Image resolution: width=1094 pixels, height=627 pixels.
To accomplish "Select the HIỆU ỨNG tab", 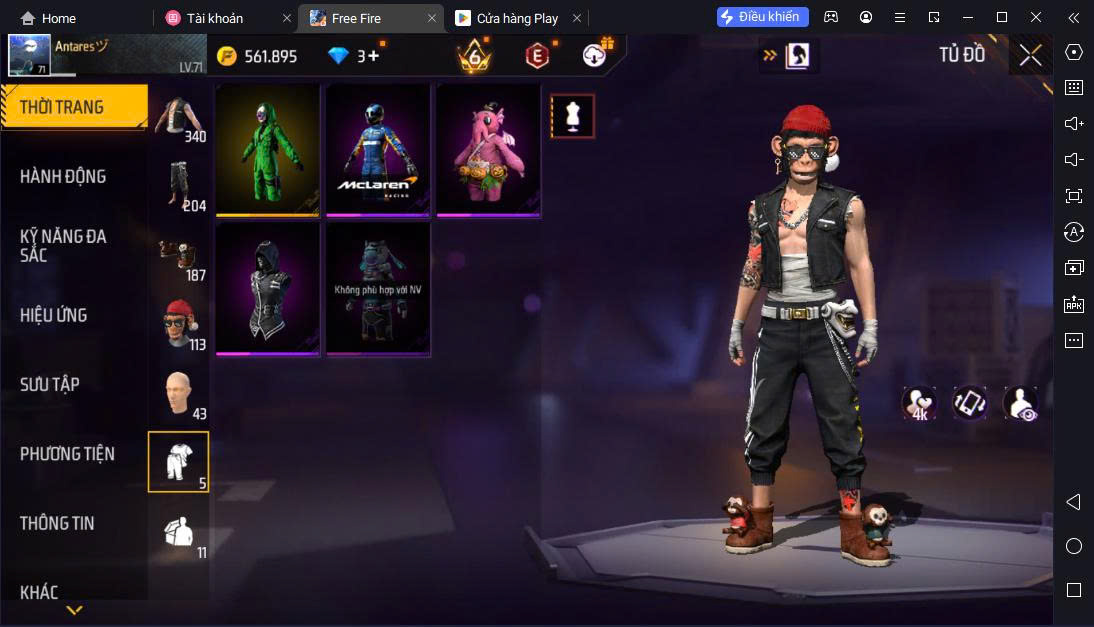I will 53,315.
